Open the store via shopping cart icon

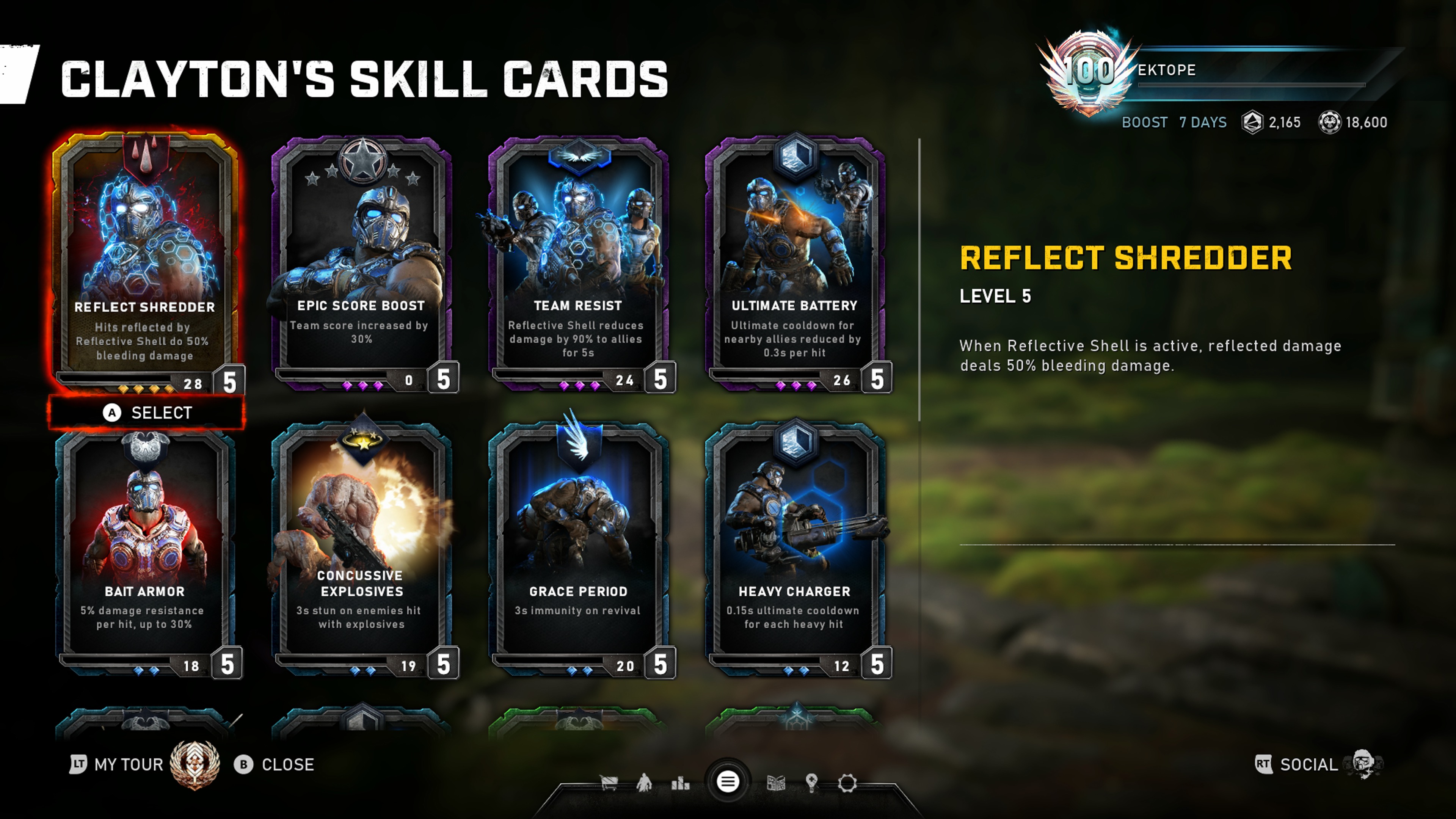[609, 783]
